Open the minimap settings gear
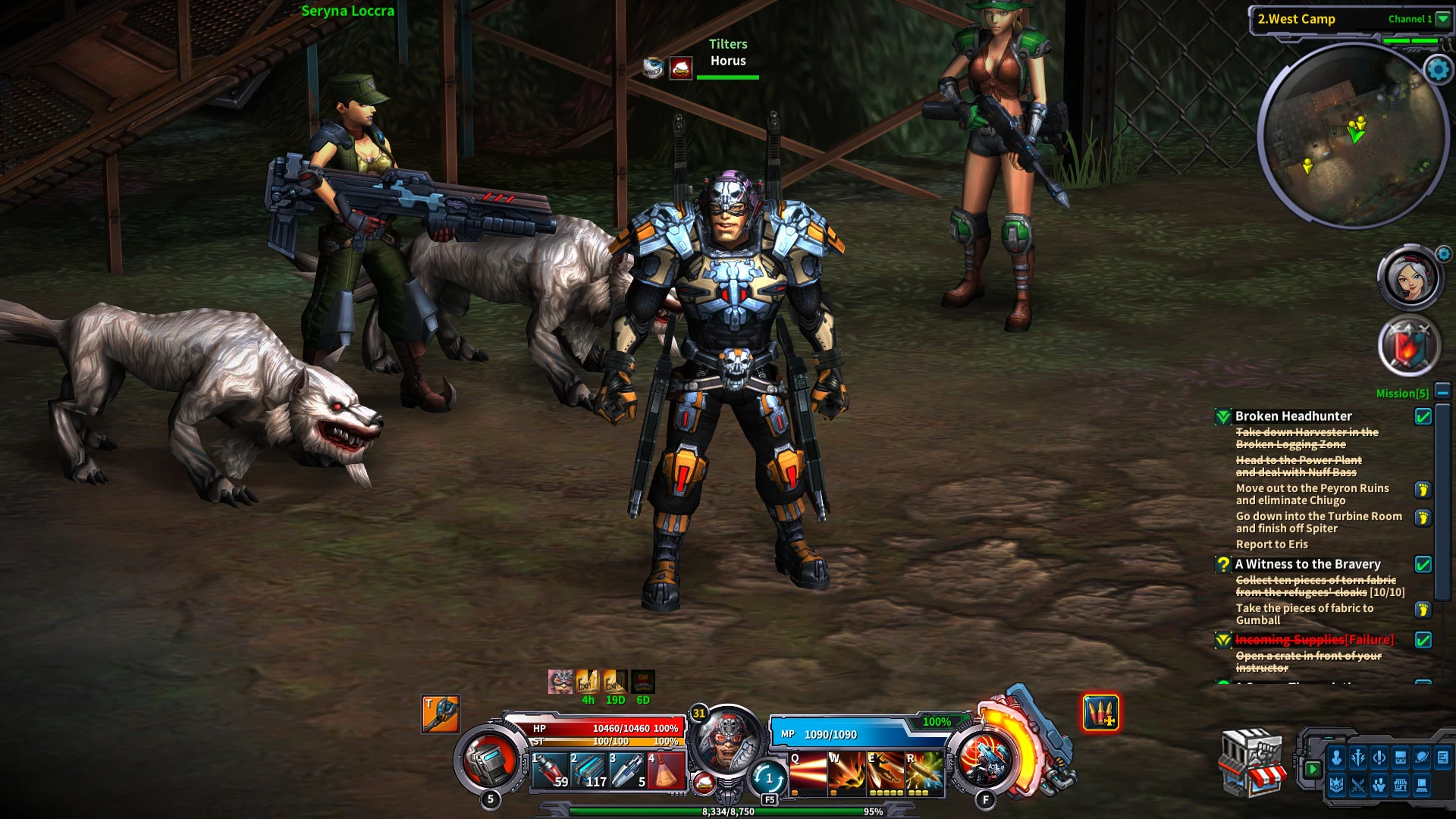The image size is (1456, 819). coord(1438,70)
